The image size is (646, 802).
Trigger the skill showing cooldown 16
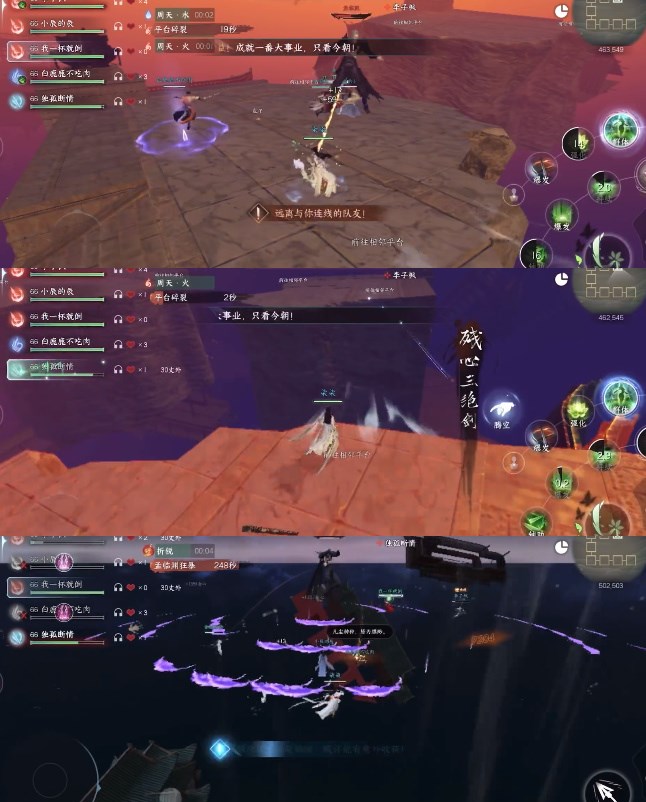point(537,254)
